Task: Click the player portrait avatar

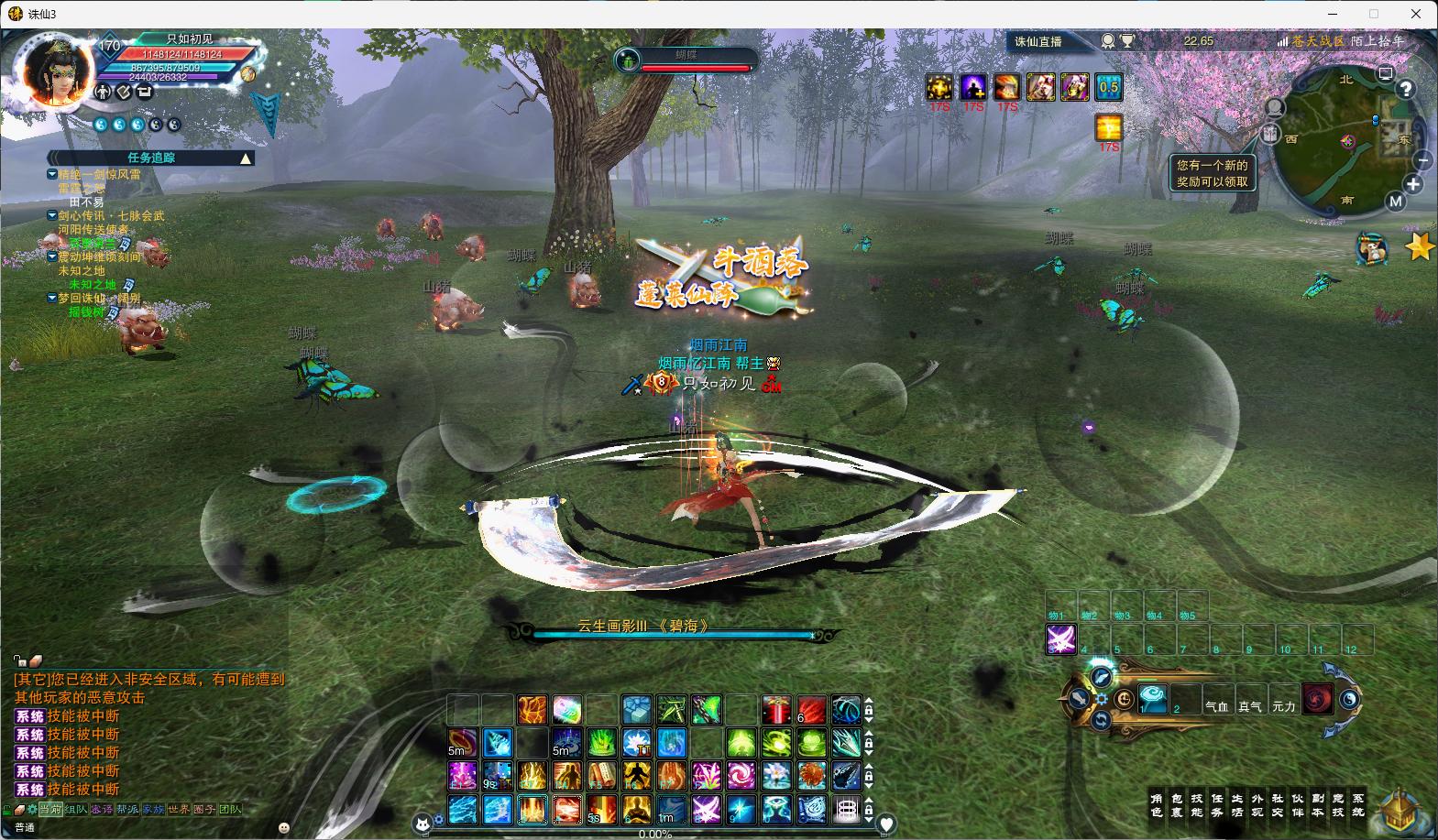Action: pos(57,71)
